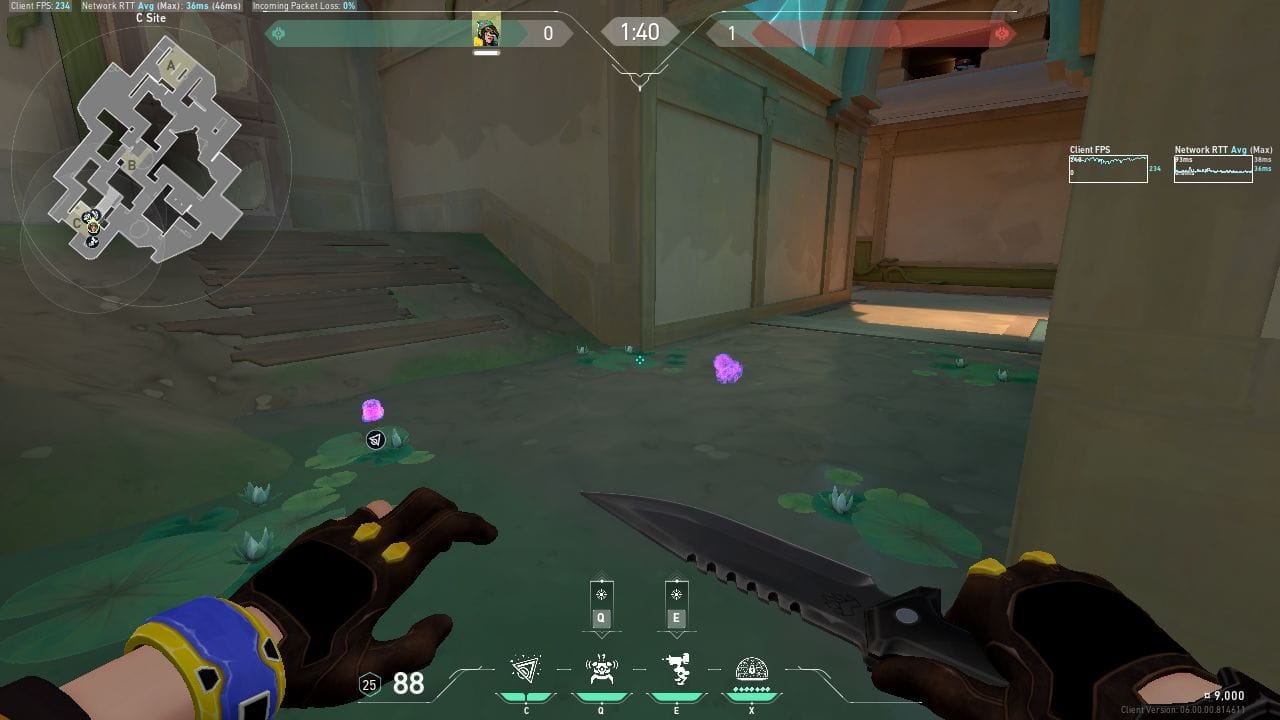
Task: Click the C Site label under the stats bar
Action: 153,17
